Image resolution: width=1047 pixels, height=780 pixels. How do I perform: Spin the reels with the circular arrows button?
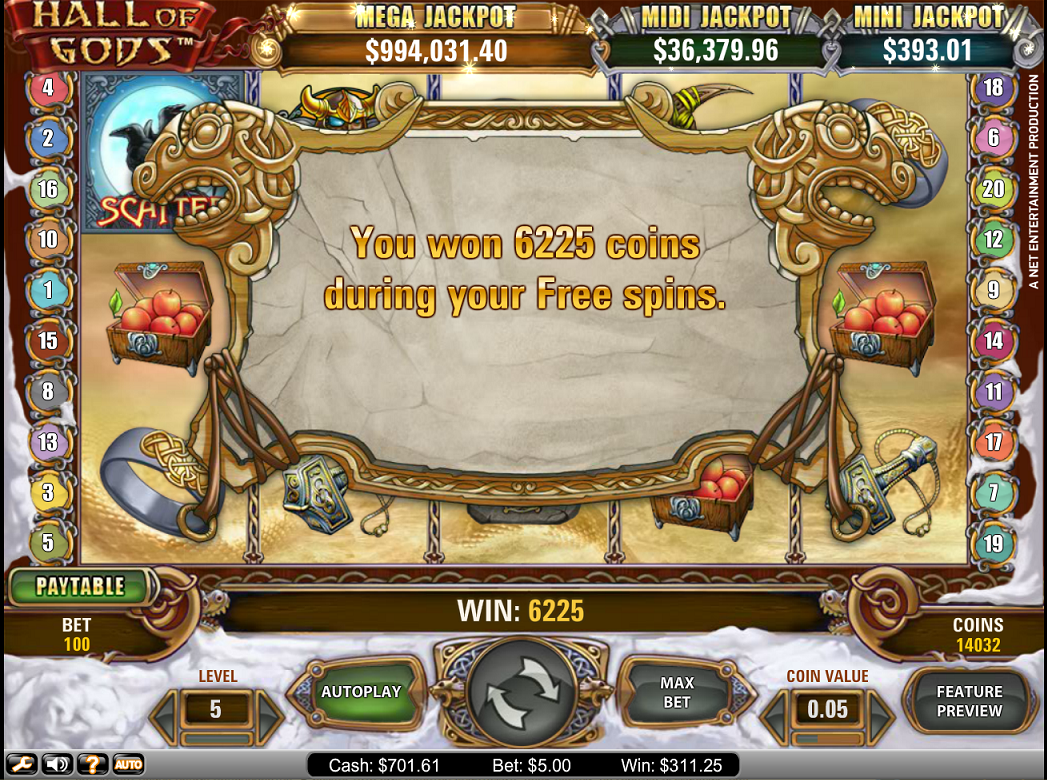pyautogui.click(x=521, y=692)
